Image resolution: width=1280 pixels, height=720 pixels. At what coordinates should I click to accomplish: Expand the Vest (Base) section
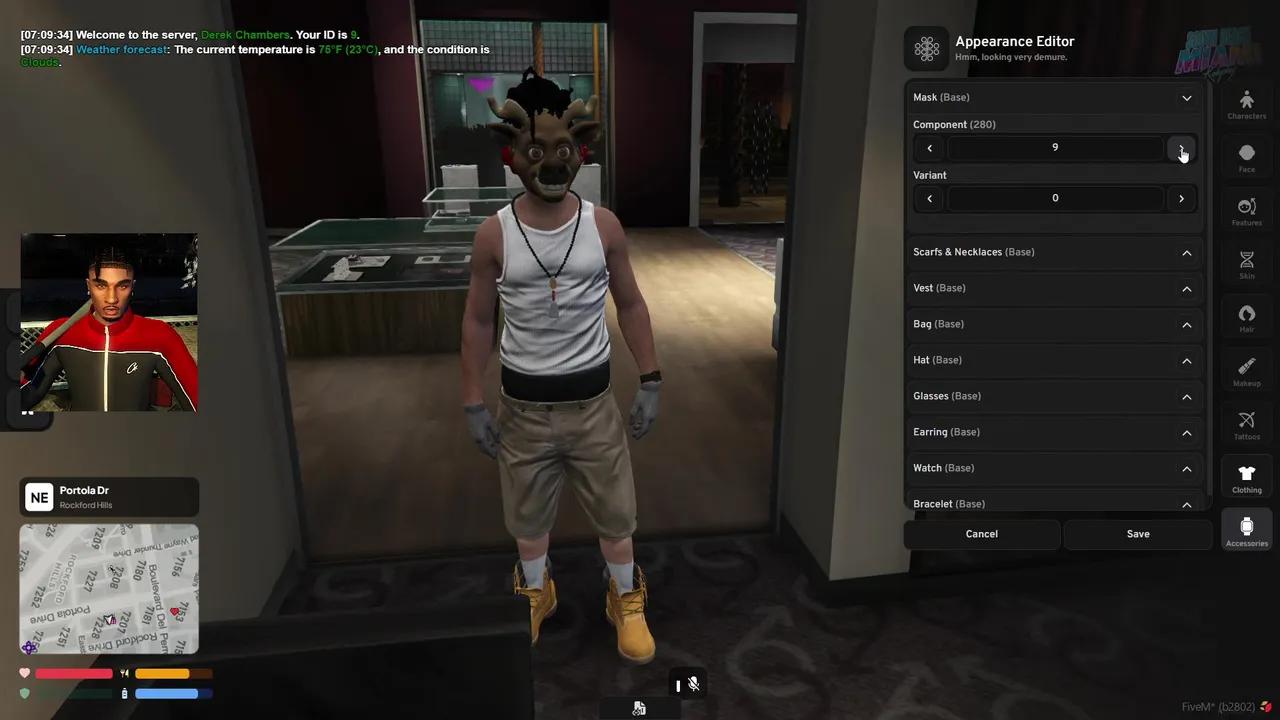click(1187, 288)
